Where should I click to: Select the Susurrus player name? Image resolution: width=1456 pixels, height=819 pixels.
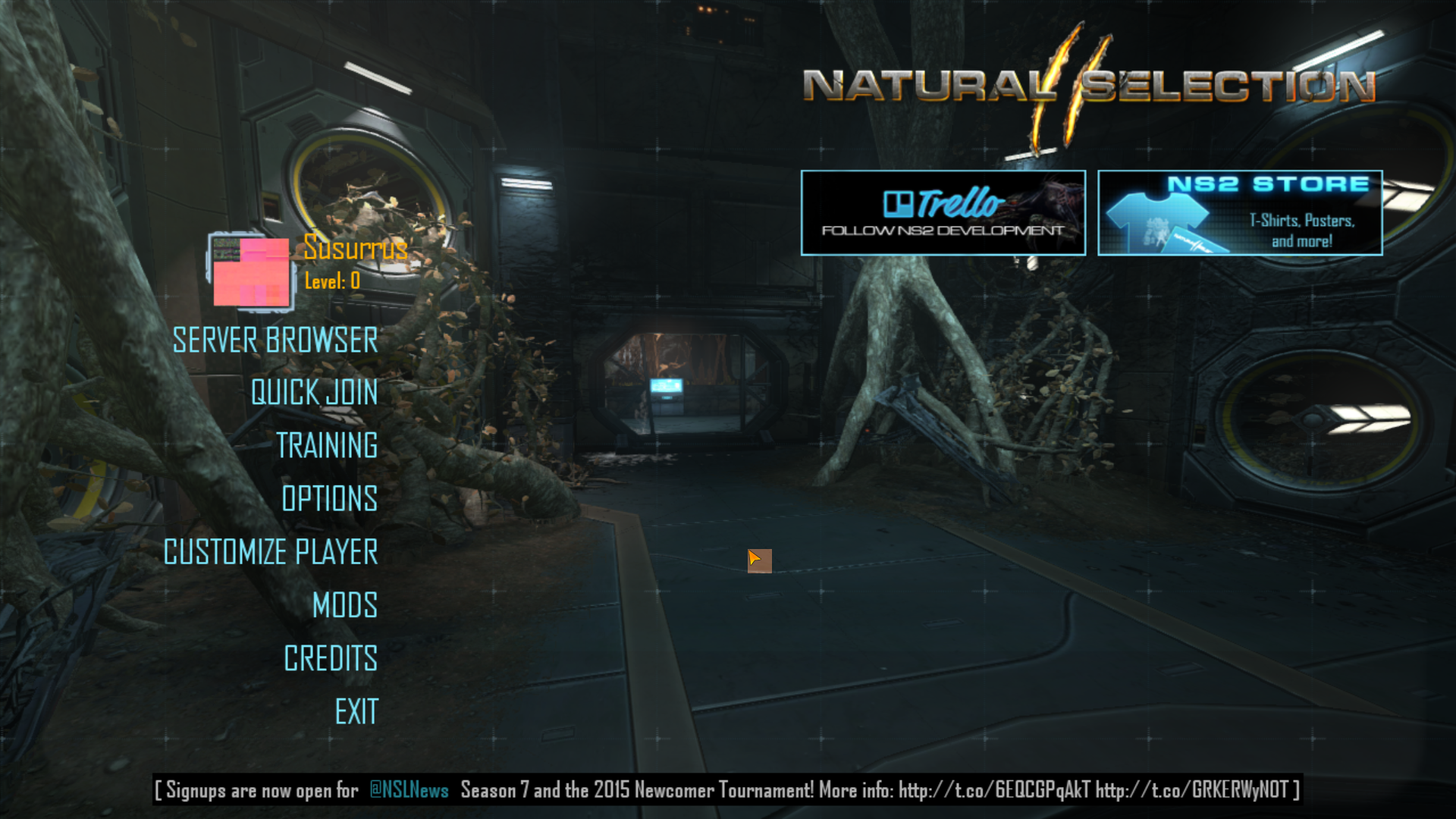tap(356, 248)
